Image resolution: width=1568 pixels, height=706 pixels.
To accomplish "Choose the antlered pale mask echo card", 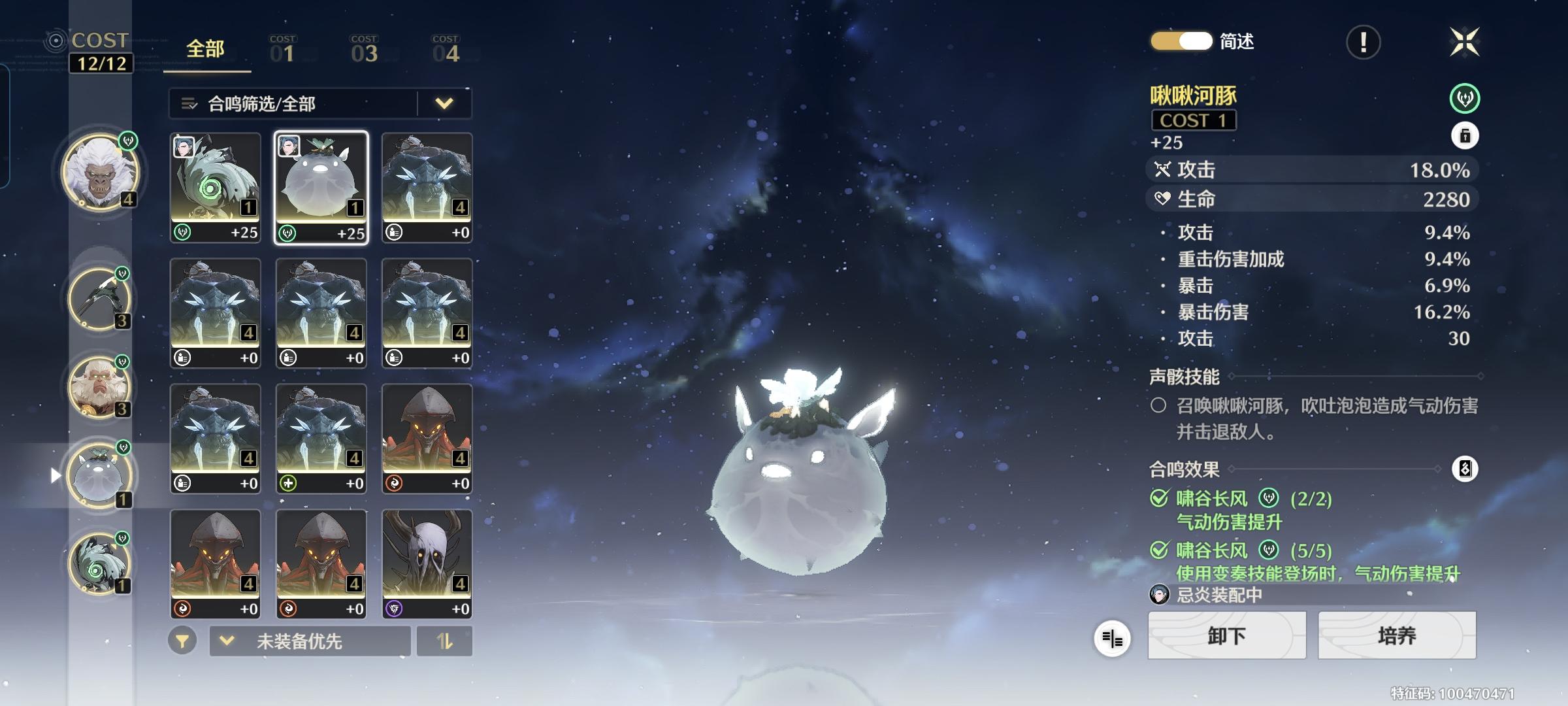I will tap(427, 563).
